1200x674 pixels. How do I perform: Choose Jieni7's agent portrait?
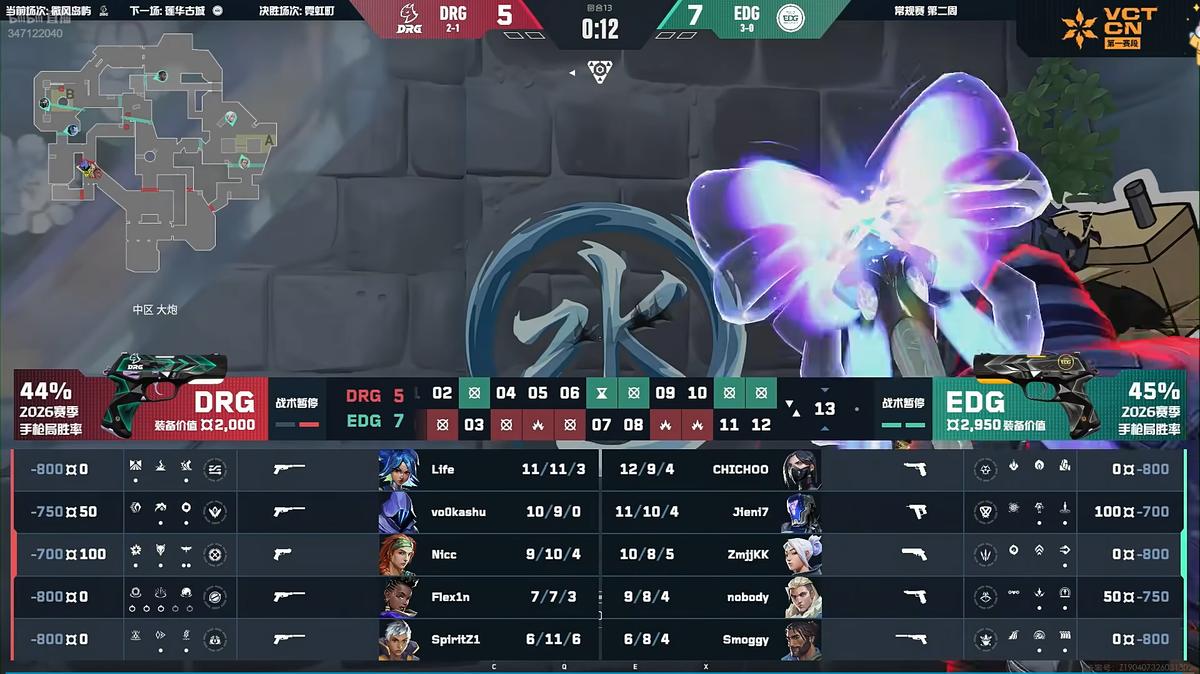click(x=801, y=512)
